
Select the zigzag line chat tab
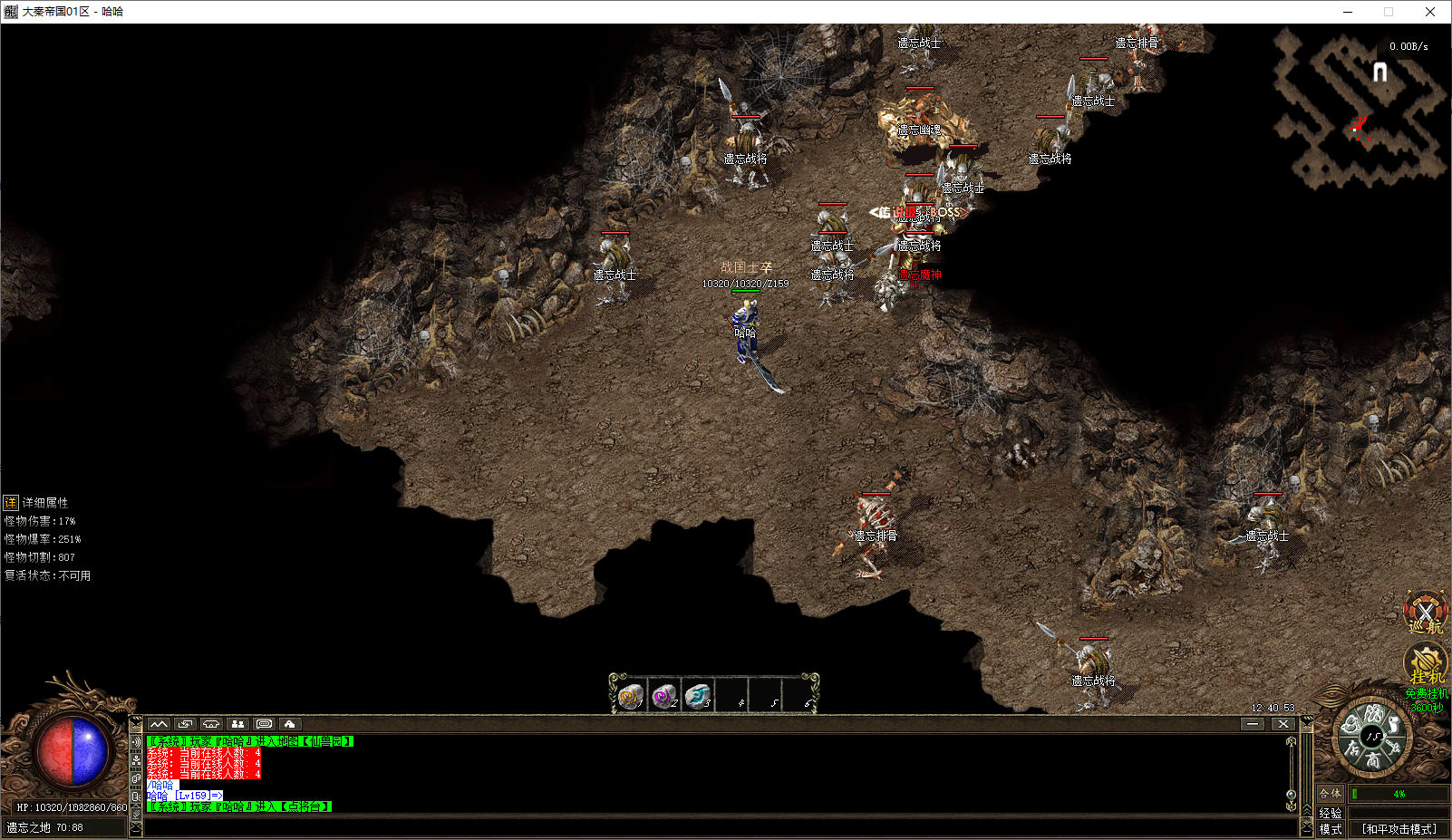tap(159, 724)
